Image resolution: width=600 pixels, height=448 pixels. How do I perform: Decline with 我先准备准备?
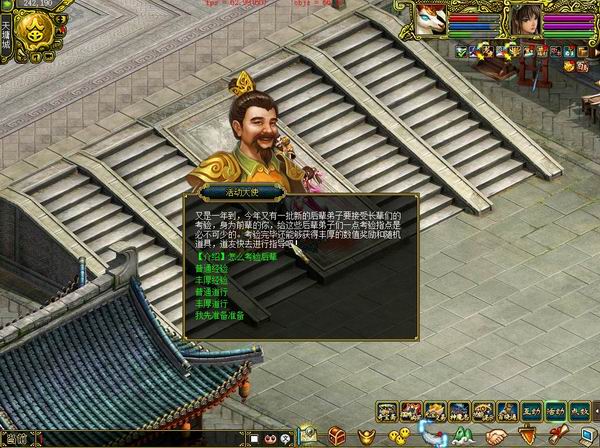218,315
